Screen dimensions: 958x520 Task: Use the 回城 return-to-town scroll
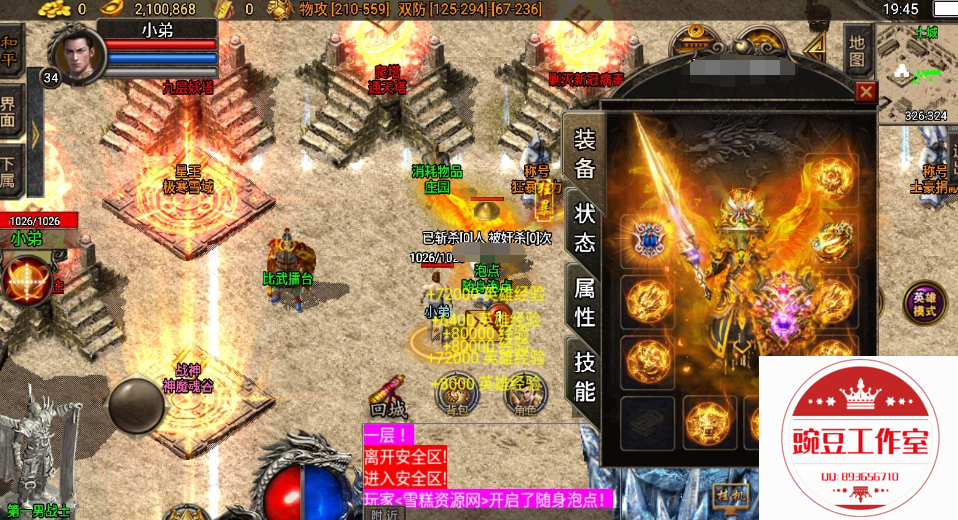pyautogui.click(x=388, y=394)
